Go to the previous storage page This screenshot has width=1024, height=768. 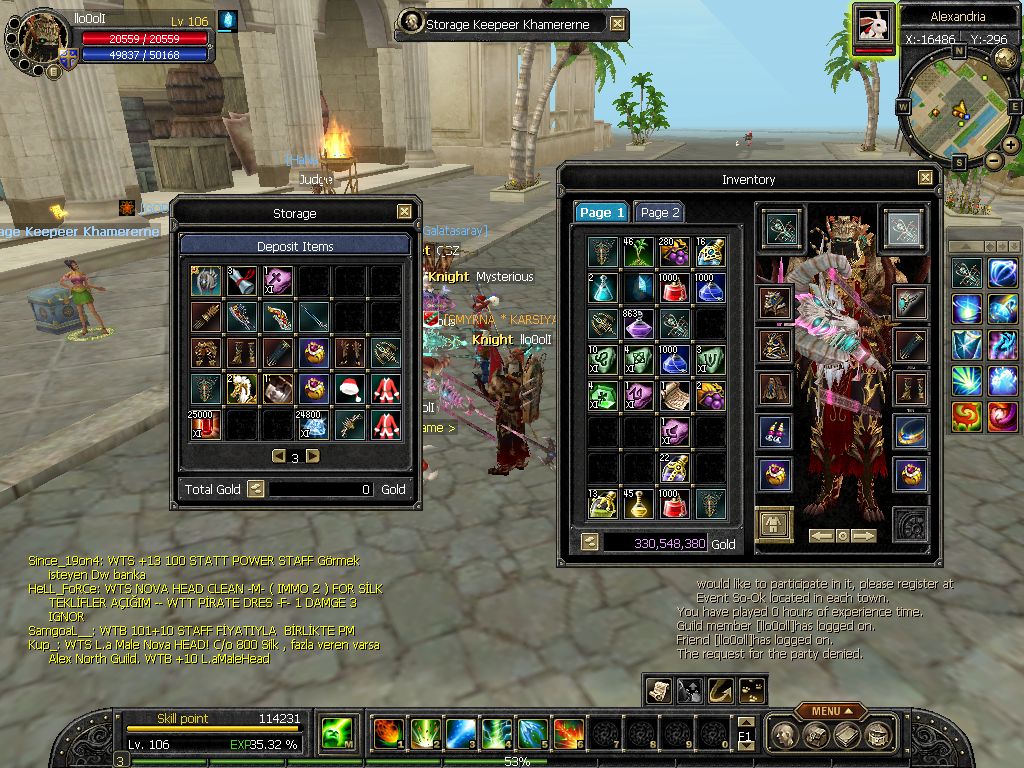pyautogui.click(x=279, y=456)
